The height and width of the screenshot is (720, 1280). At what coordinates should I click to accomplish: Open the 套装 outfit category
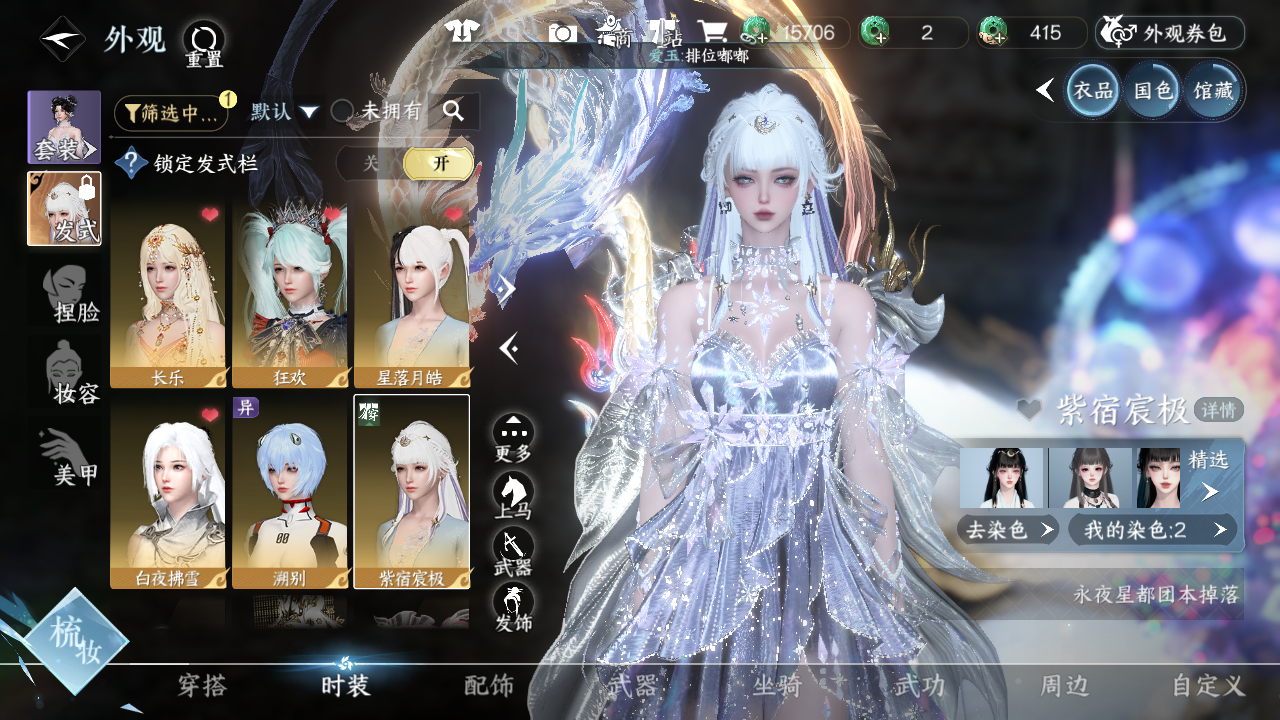[64, 128]
